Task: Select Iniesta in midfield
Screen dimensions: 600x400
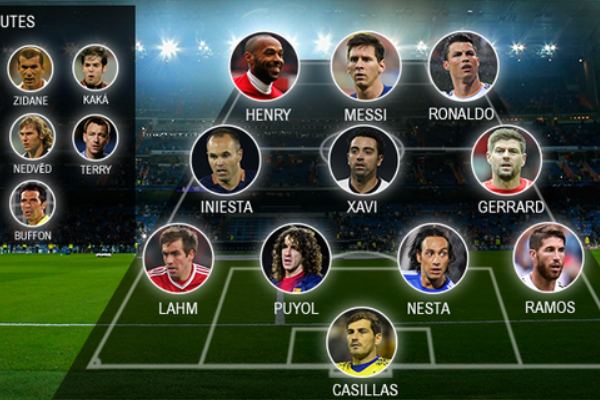Action: click(x=225, y=159)
